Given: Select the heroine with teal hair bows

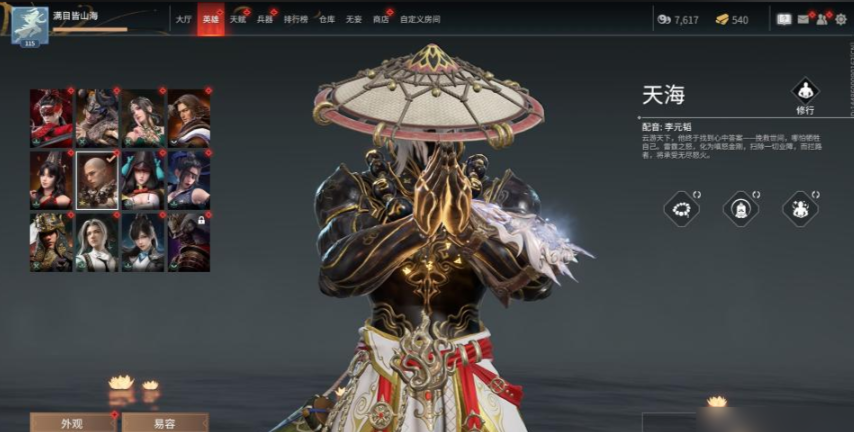Looking at the screenshot, I should pyautogui.click(x=142, y=180).
